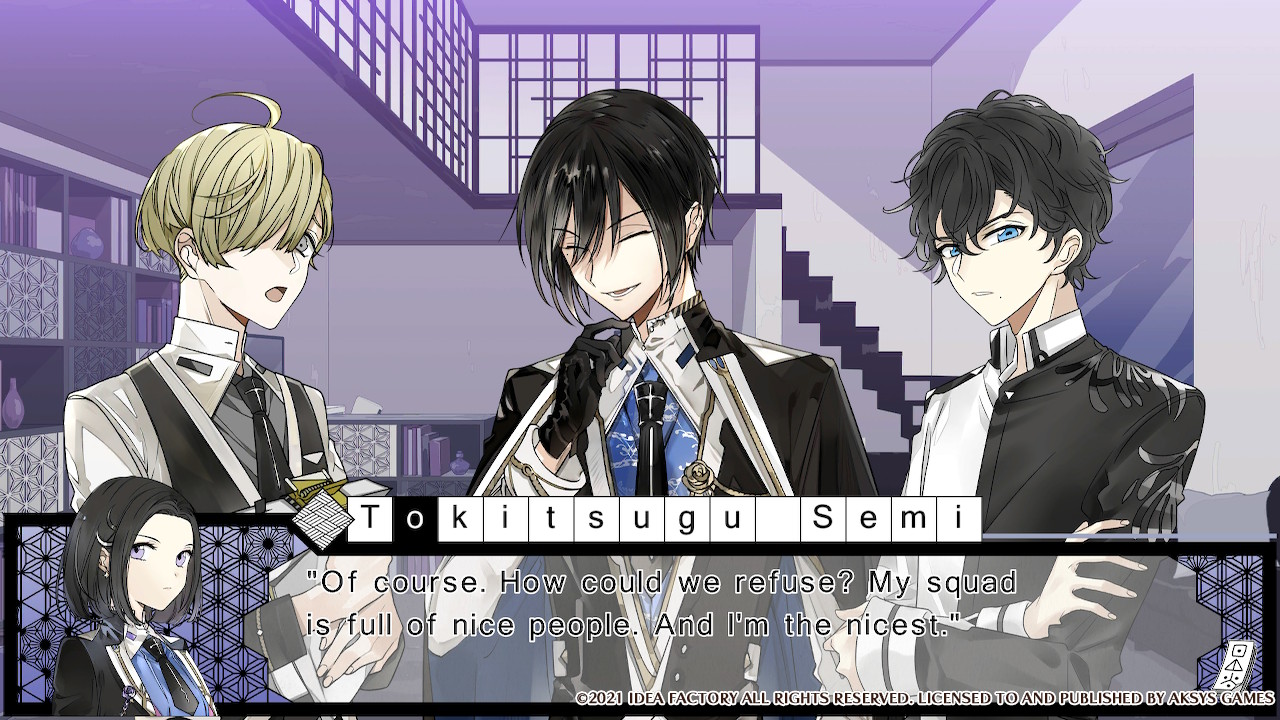This screenshot has width=1280, height=720.
Task: Advance the dialogue by clicking Tokitsugu's line
Action: click(x=661, y=604)
